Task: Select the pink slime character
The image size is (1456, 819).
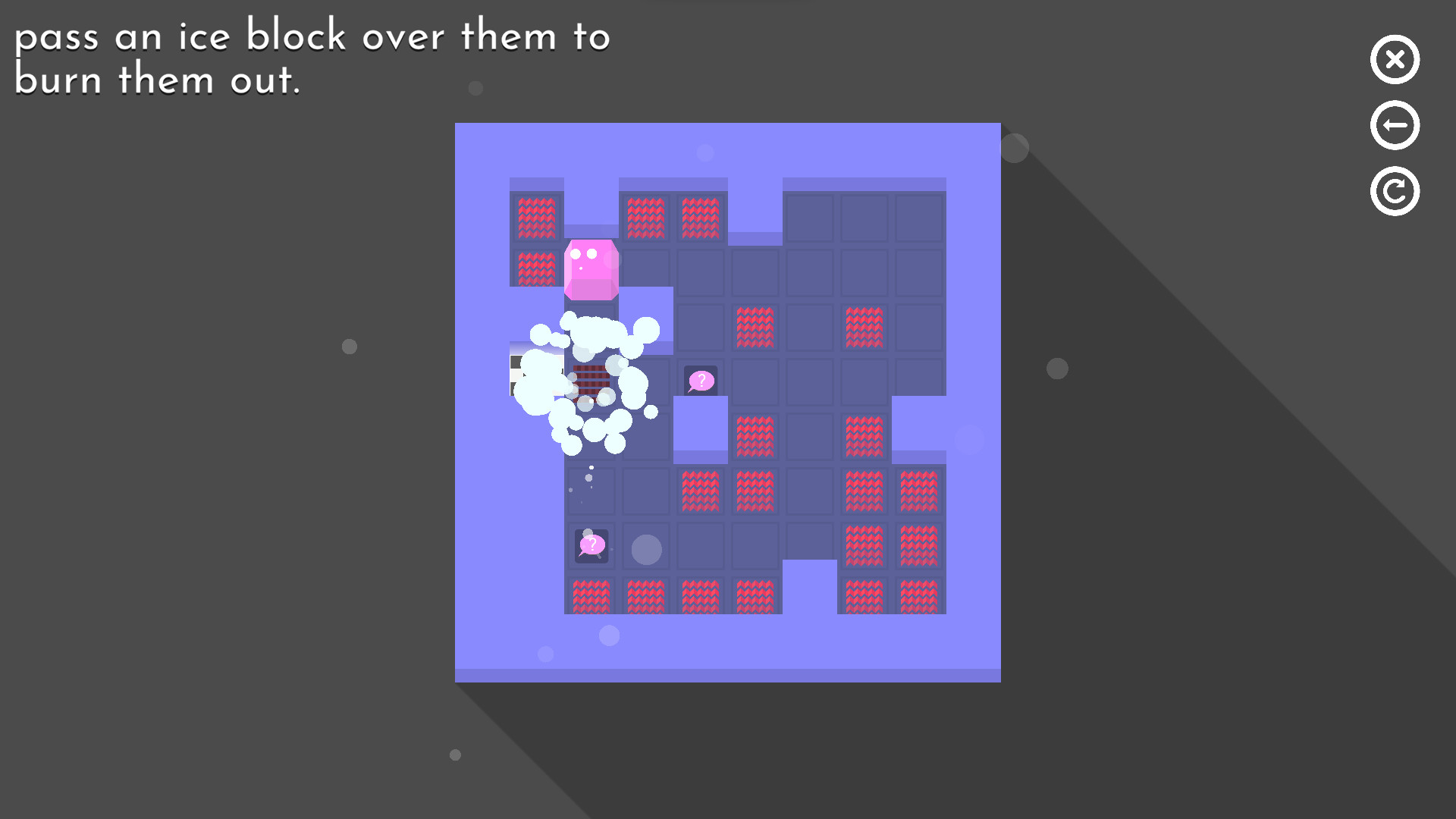Action: tap(591, 267)
